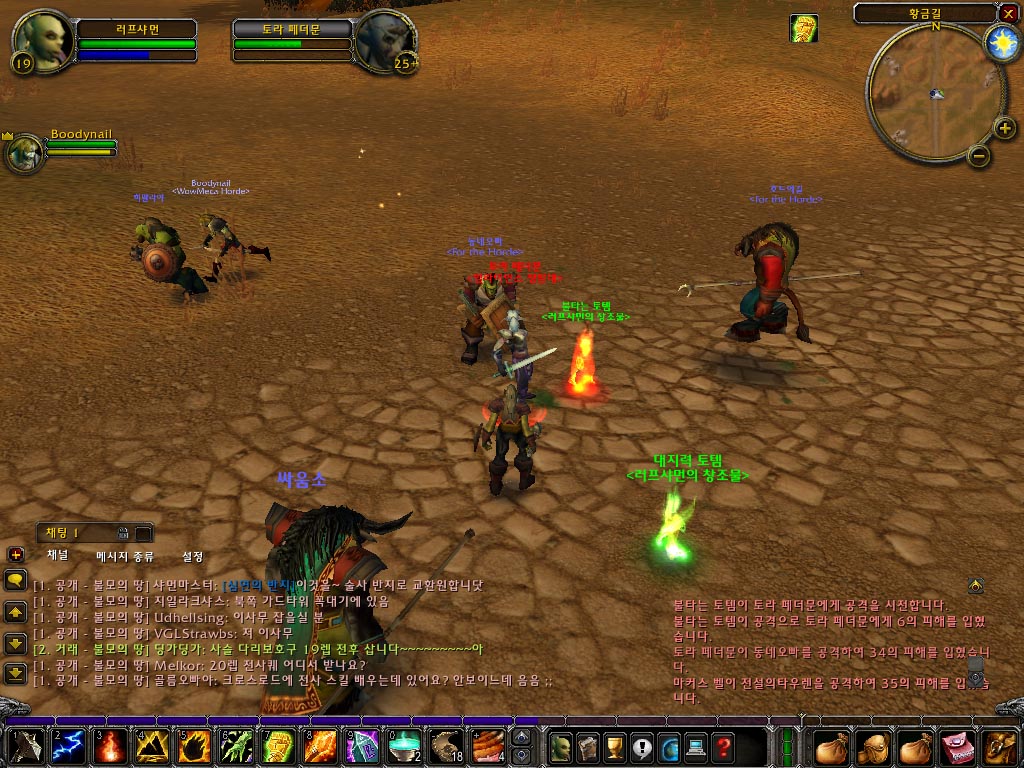The width and height of the screenshot is (1024, 768).
Task: Use the green ghostly hand ability
Action: [x=234, y=747]
